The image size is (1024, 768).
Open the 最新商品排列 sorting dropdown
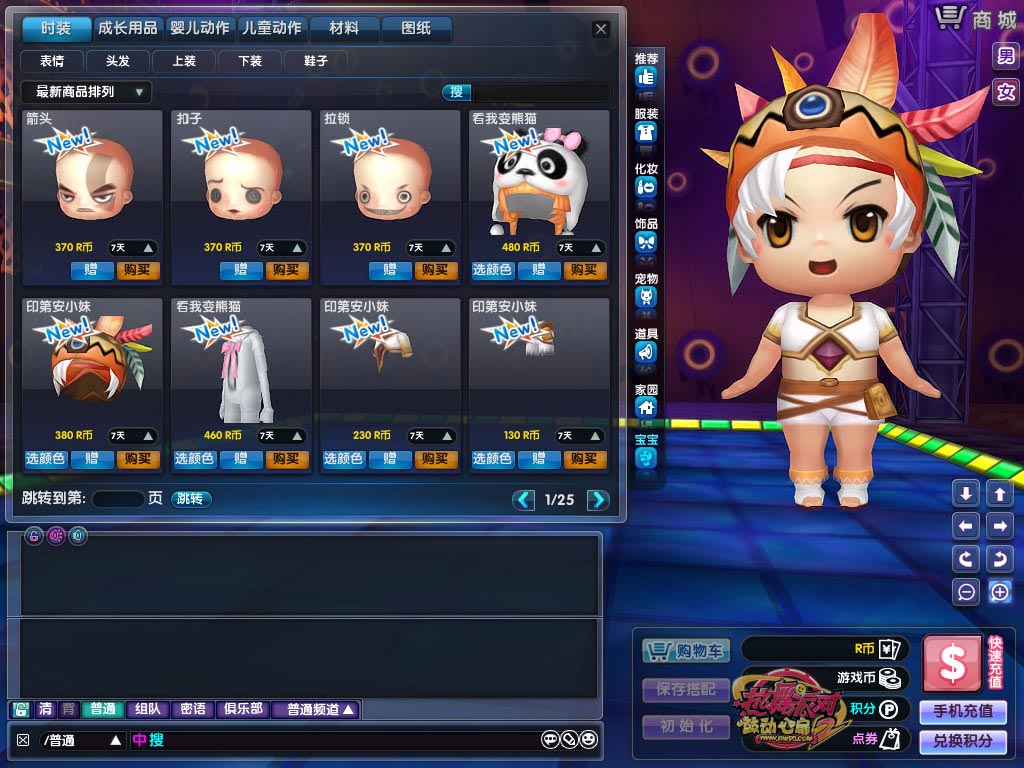click(87, 92)
